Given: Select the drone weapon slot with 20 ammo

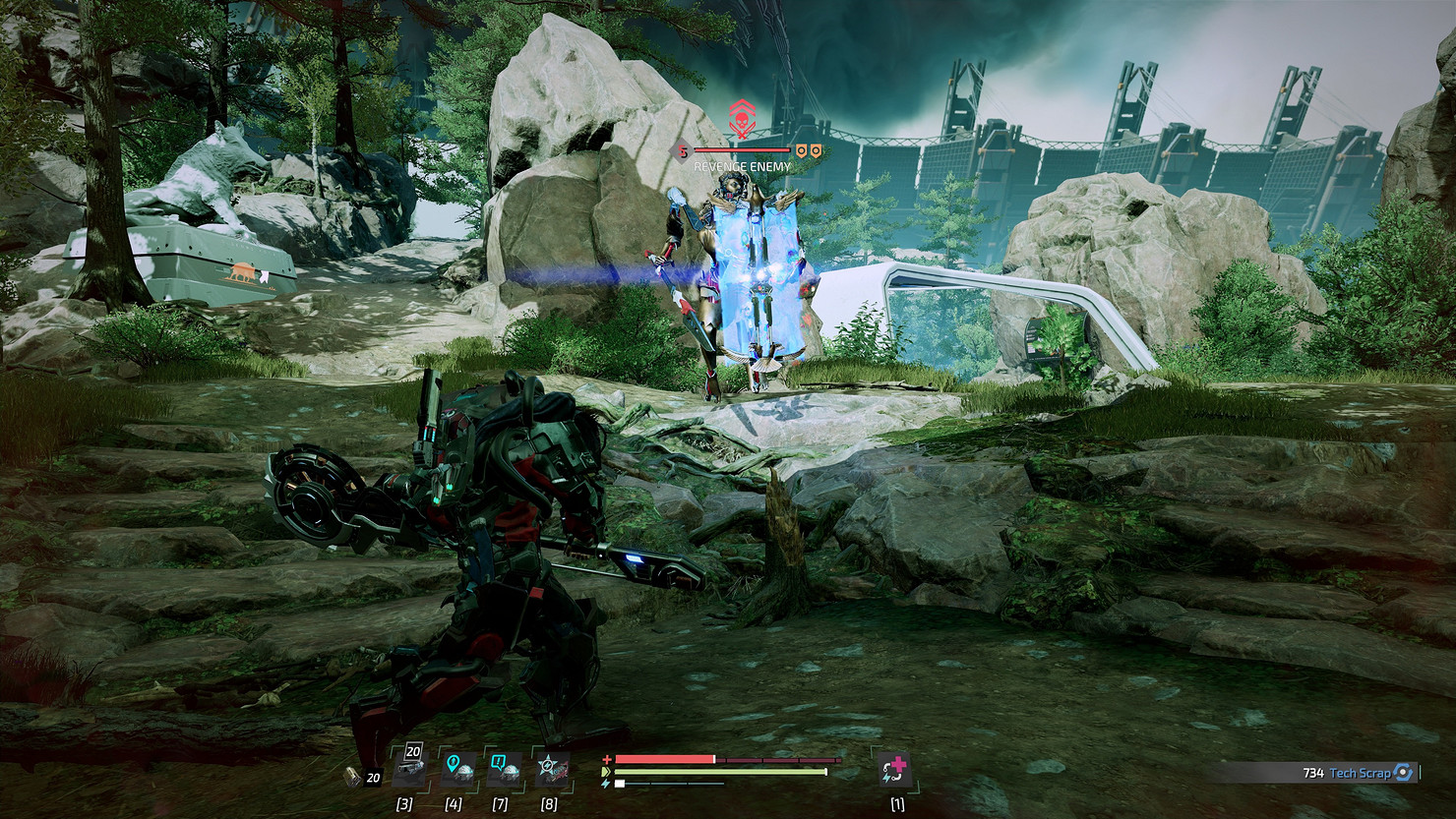Looking at the screenshot, I should pyautogui.click(x=409, y=767).
